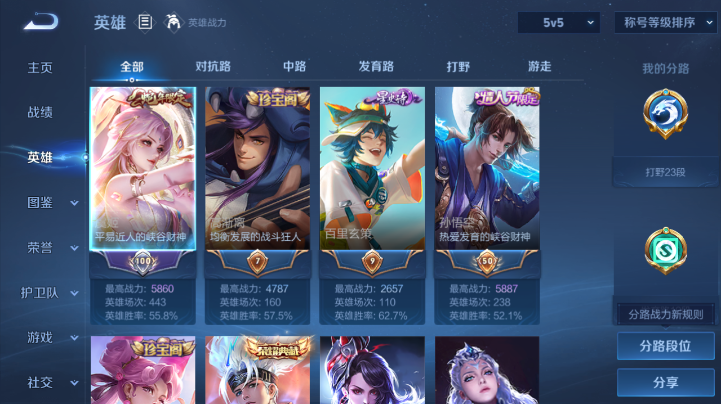Viewport: 721px width, 404px height.
Task: Expand the 游戏 sidebar section
Action: pos(51,337)
